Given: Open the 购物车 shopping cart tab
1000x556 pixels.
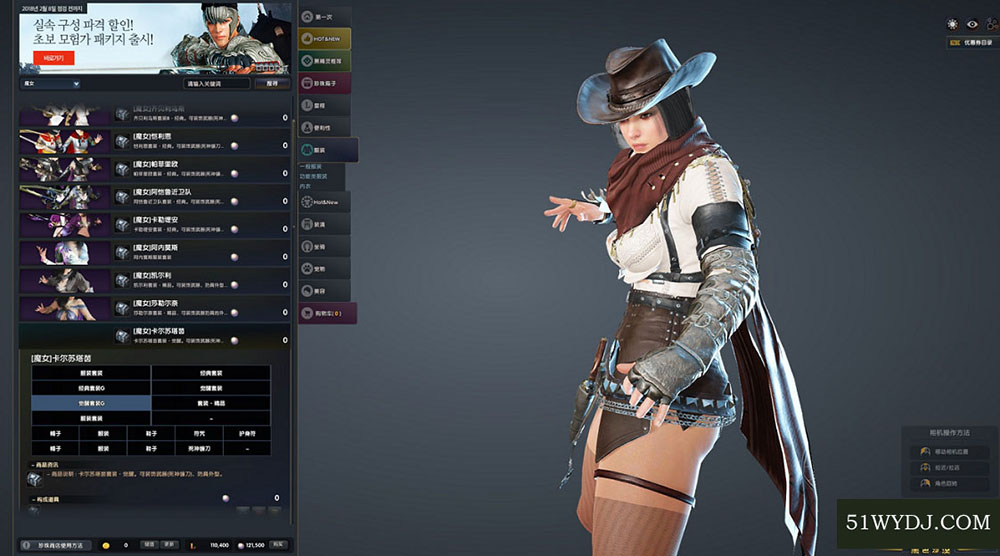Looking at the screenshot, I should [327, 313].
